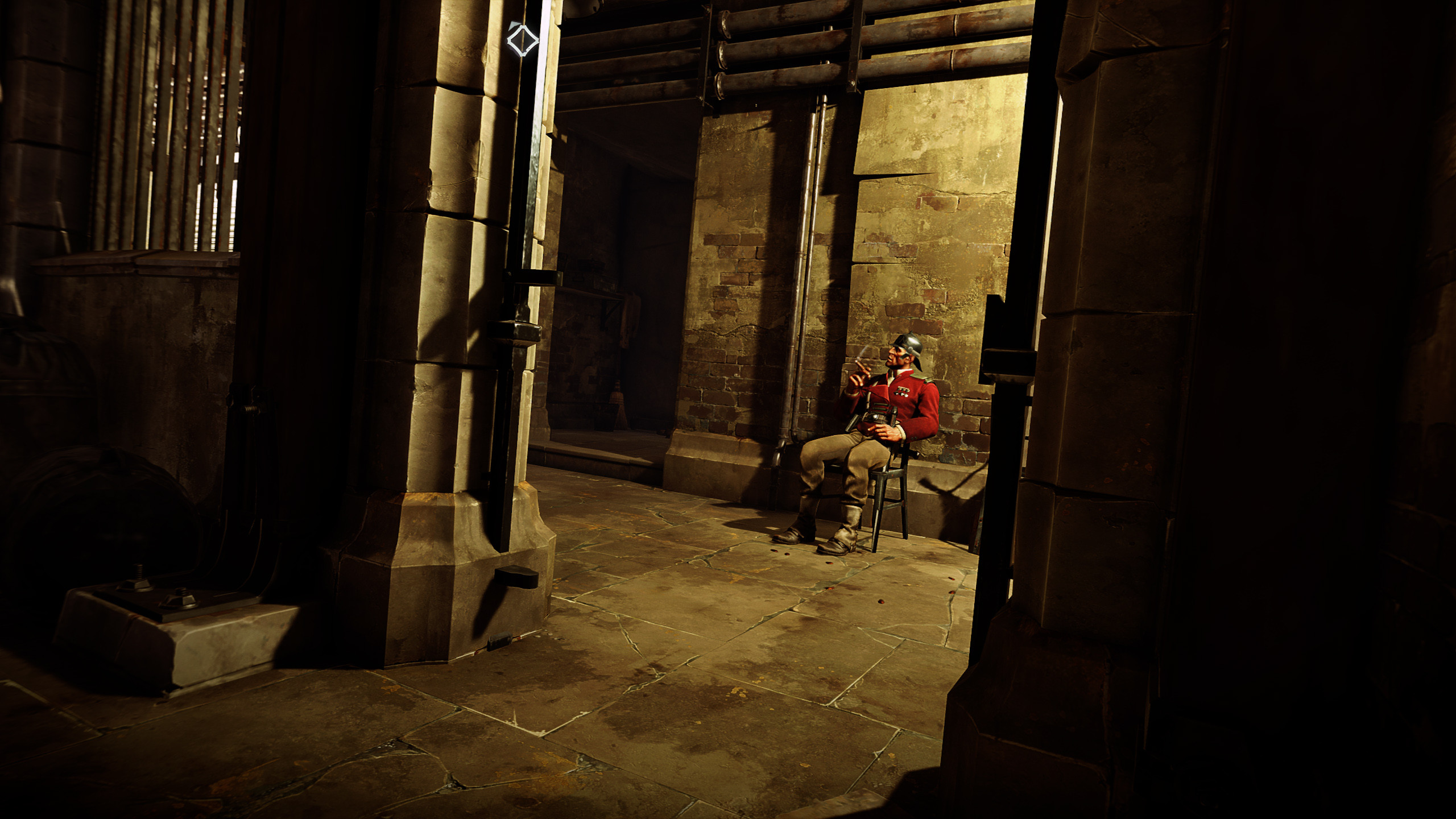The image size is (1456, 819).
Task: Click the diamond objective waypoint marker
Action: 522,40
